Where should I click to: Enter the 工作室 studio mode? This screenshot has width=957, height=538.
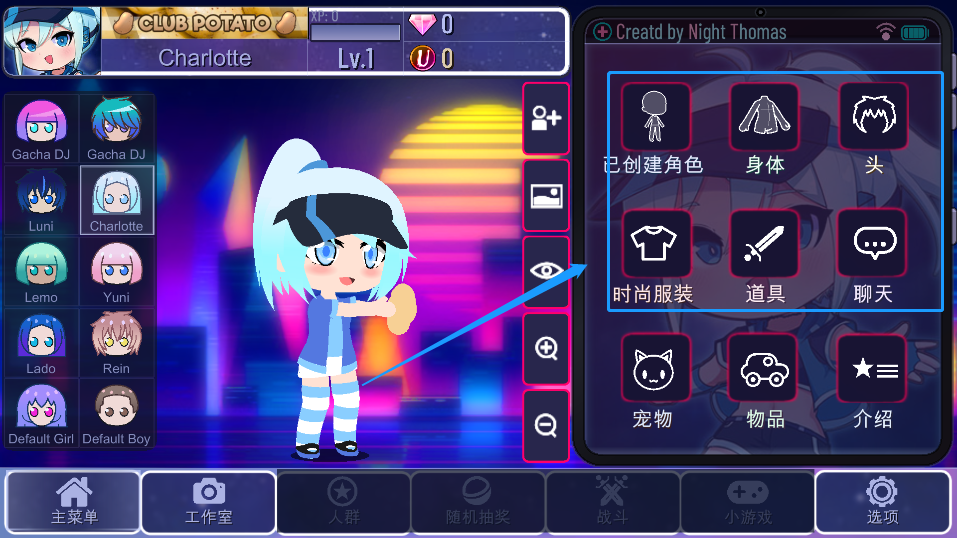pos(208,502)
